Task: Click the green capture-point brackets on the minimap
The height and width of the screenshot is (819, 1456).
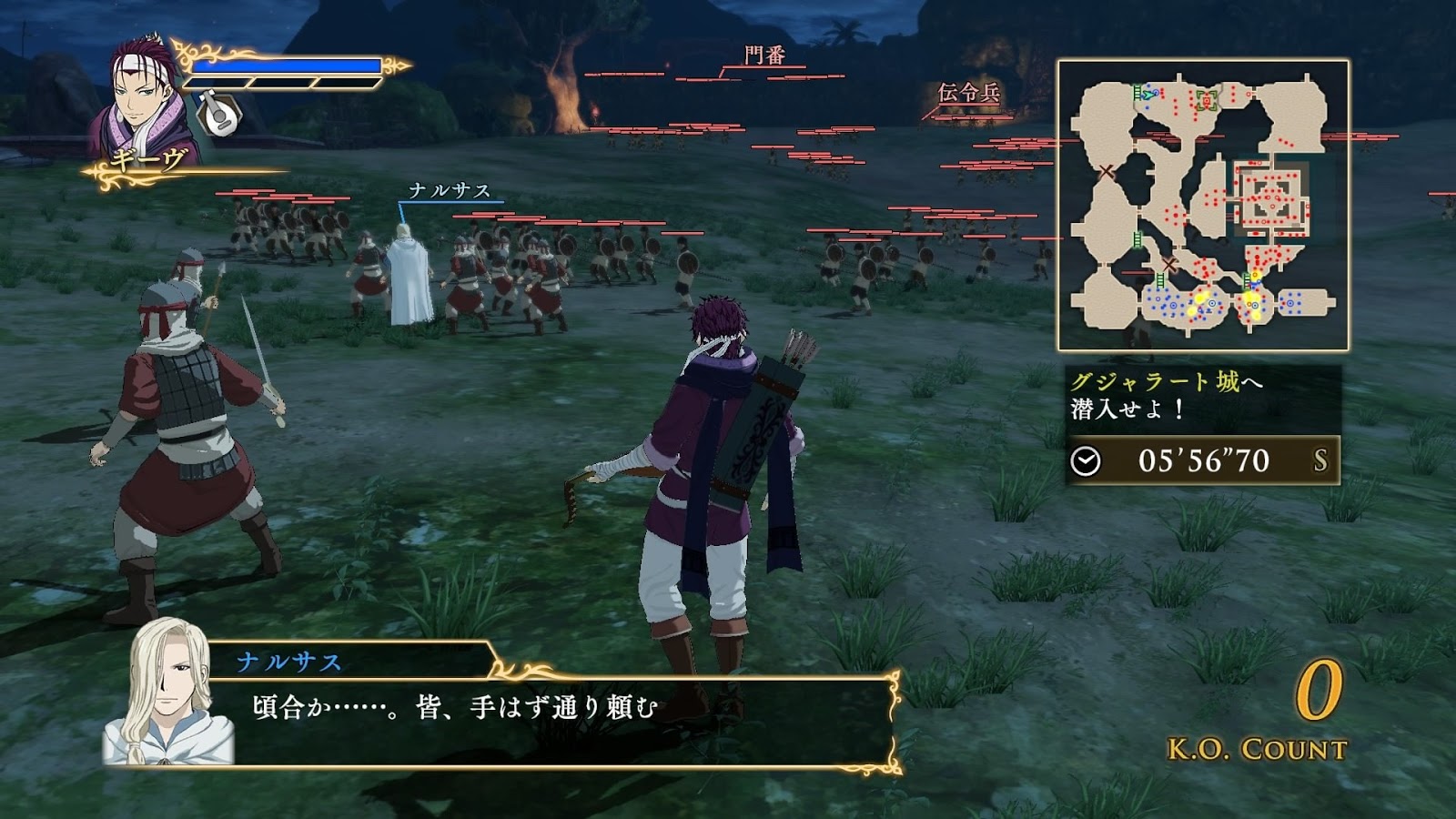Action: tap(1207, 99)
